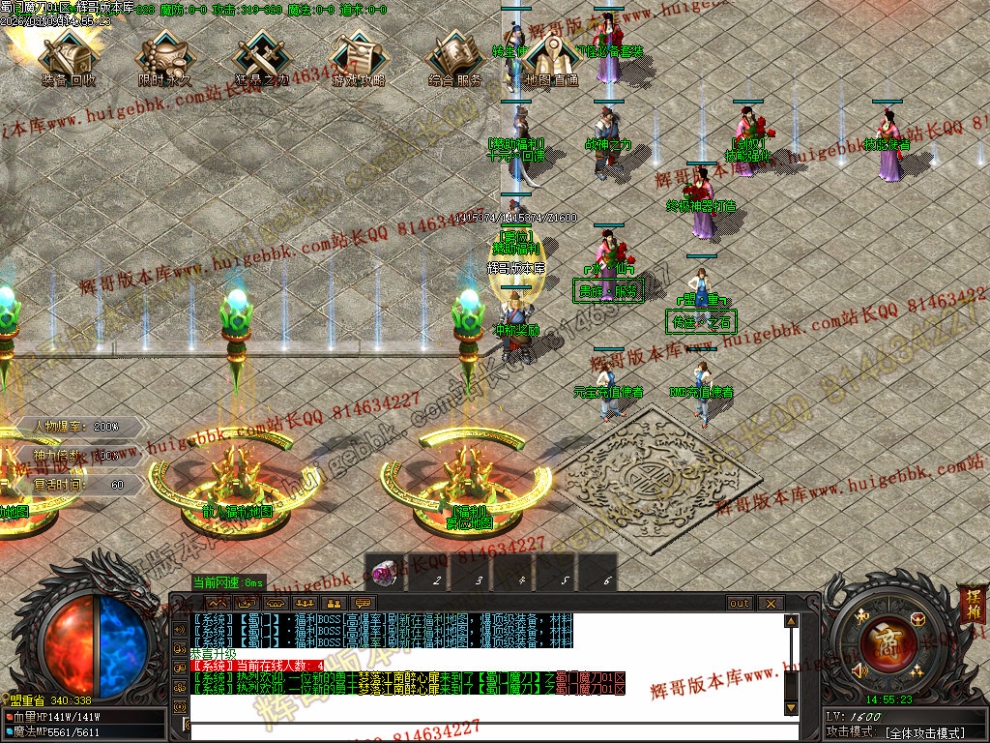Viewport: 990px width, 743px height.
Task: Open the 地图直通 map teleport menu
Action: (552, 60)
